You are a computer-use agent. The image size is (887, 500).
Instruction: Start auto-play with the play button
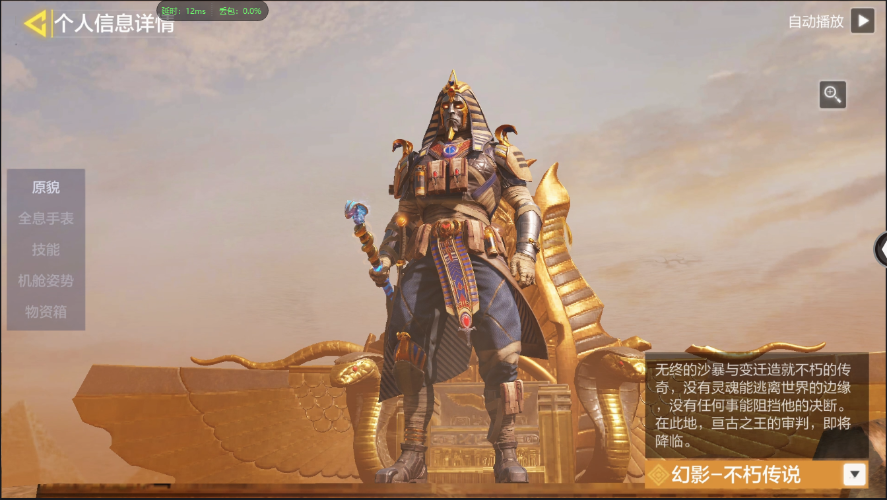862,20
